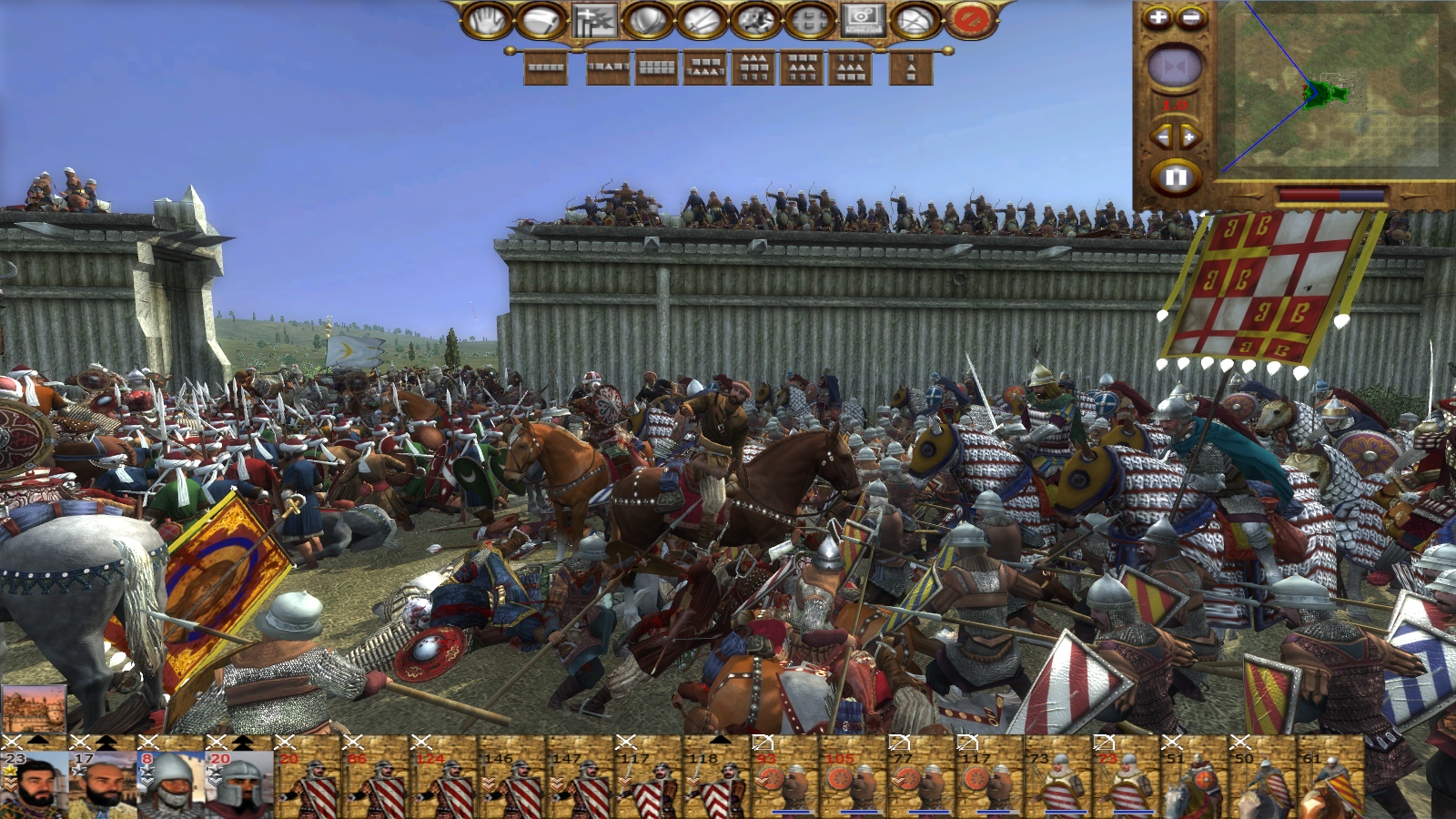
Task: Toggle guard mode shield button
Action: tap(647, 20)
